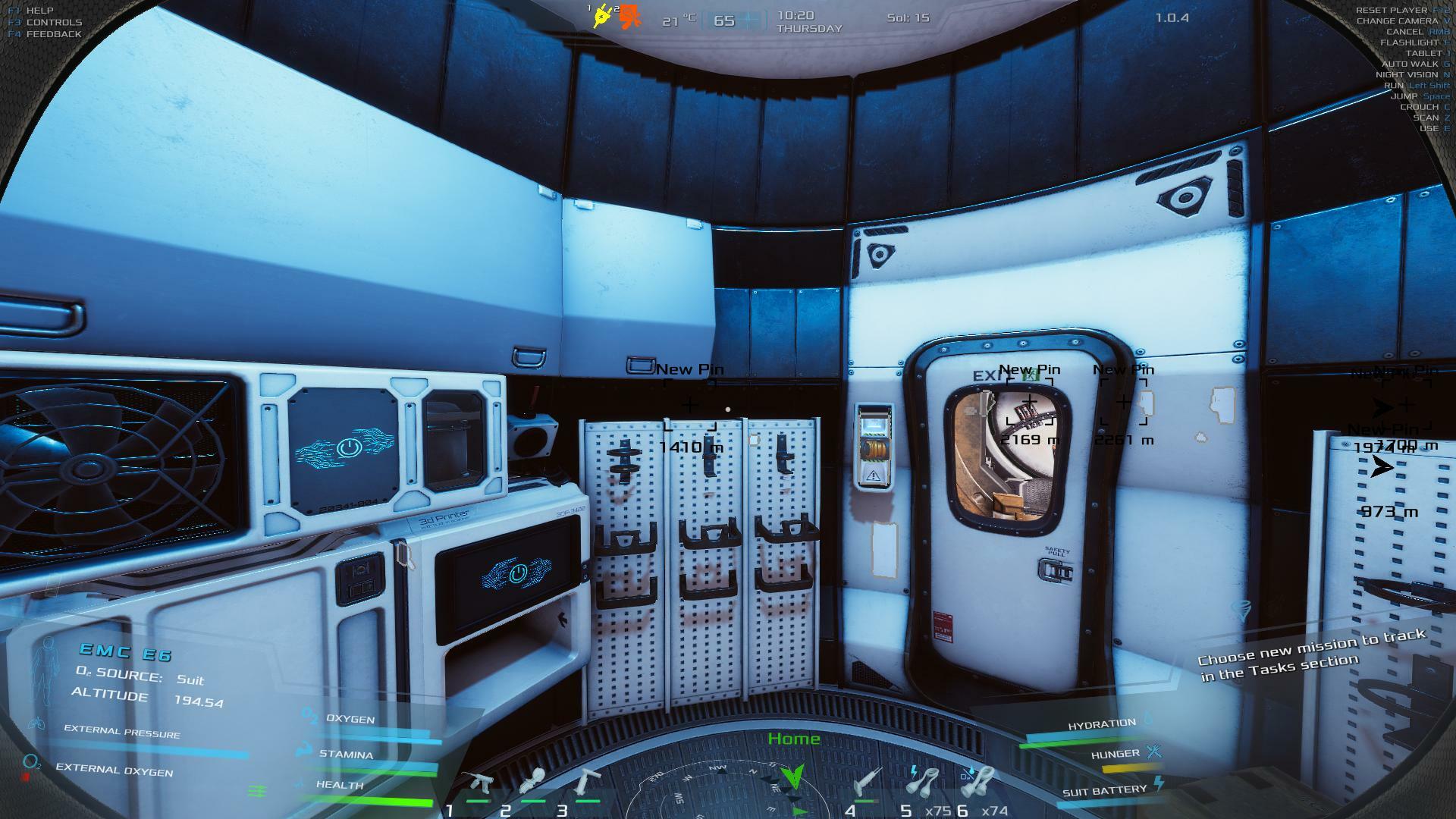Select the New Pin marker at 2261 m
Image resolution: width=1456 pixels, height=819 pixels.
pyautogui.click(x=1123, y=402)
